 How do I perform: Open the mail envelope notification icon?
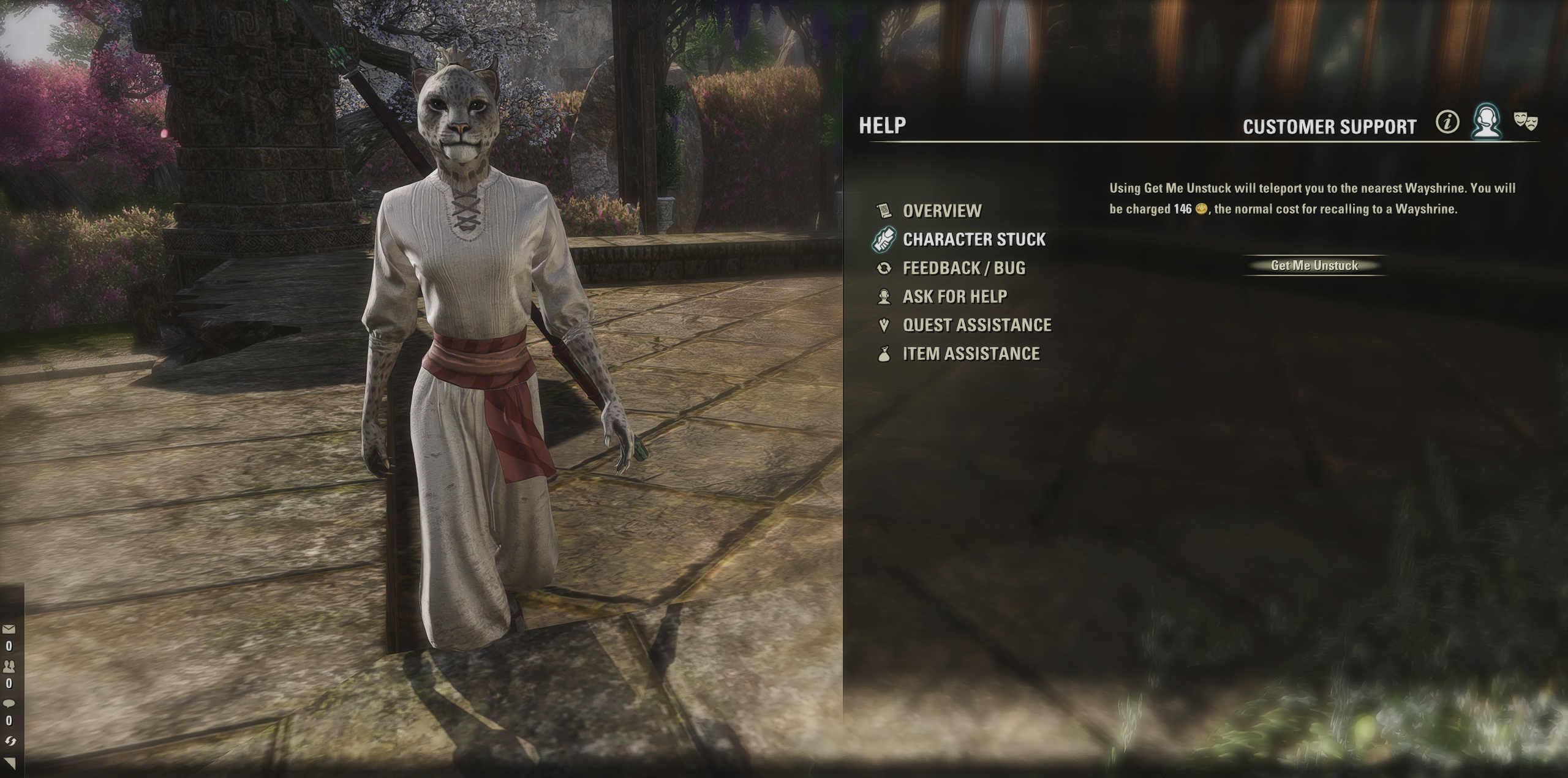pos(9,629)
